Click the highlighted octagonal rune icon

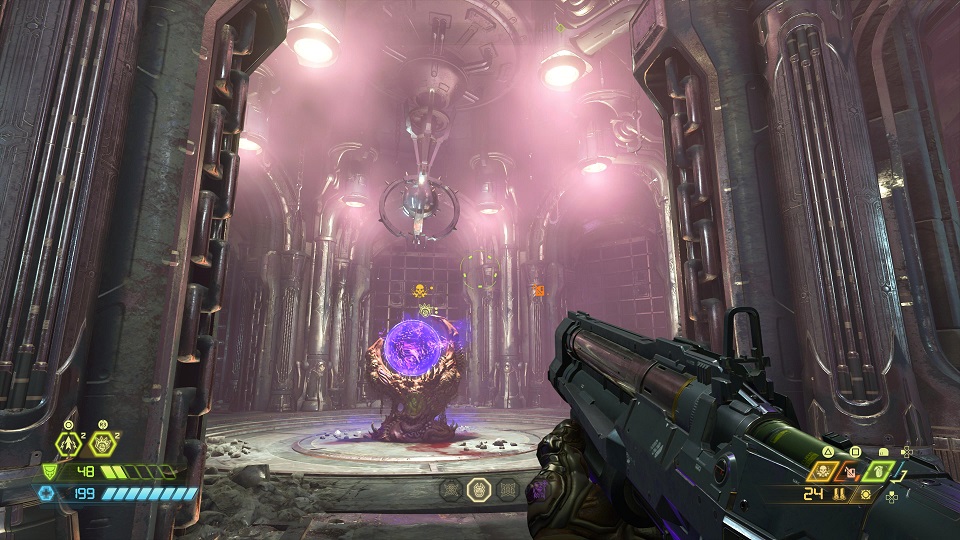click(479, 489)
